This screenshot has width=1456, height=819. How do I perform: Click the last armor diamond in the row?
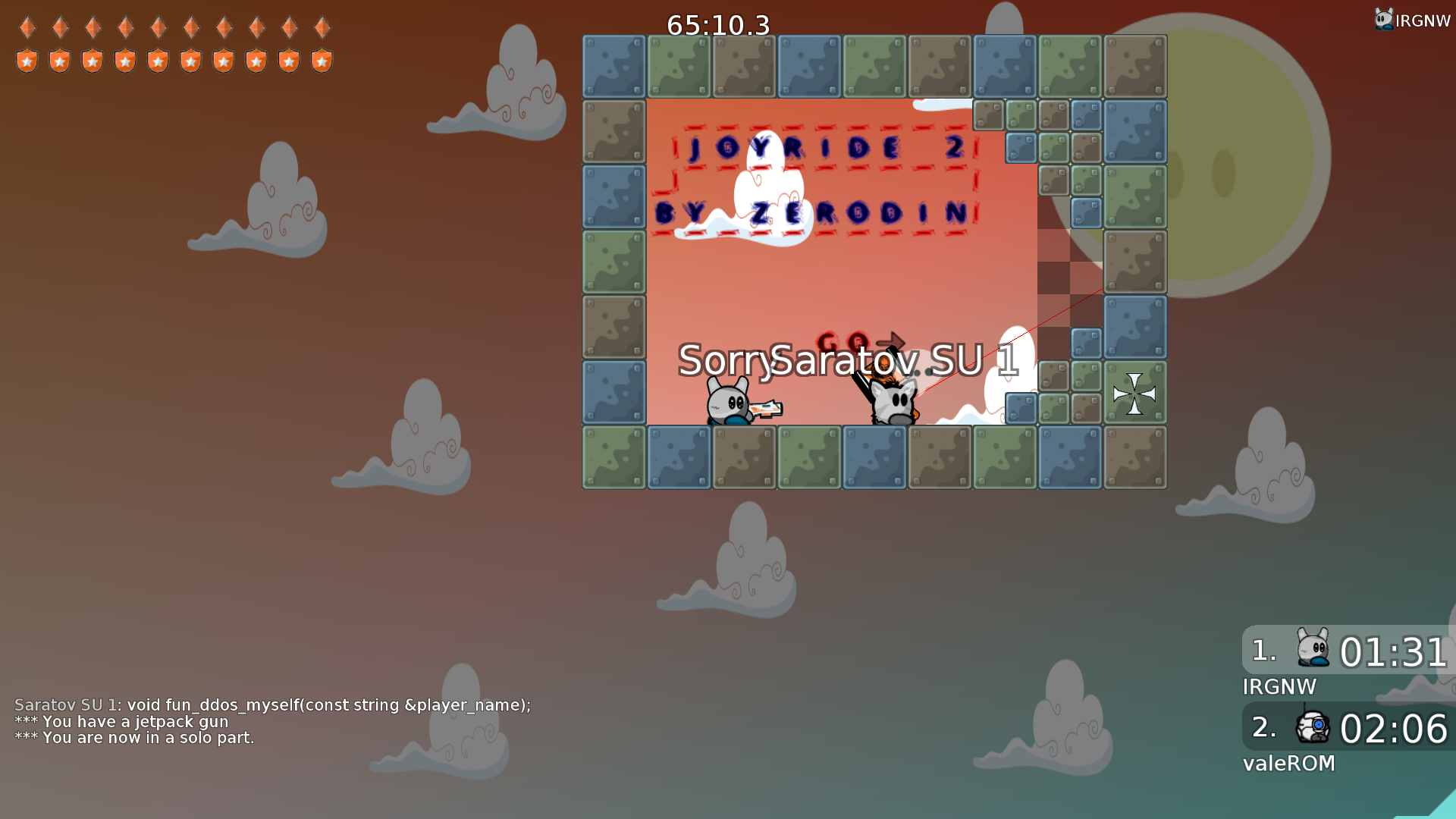[322, 27]
